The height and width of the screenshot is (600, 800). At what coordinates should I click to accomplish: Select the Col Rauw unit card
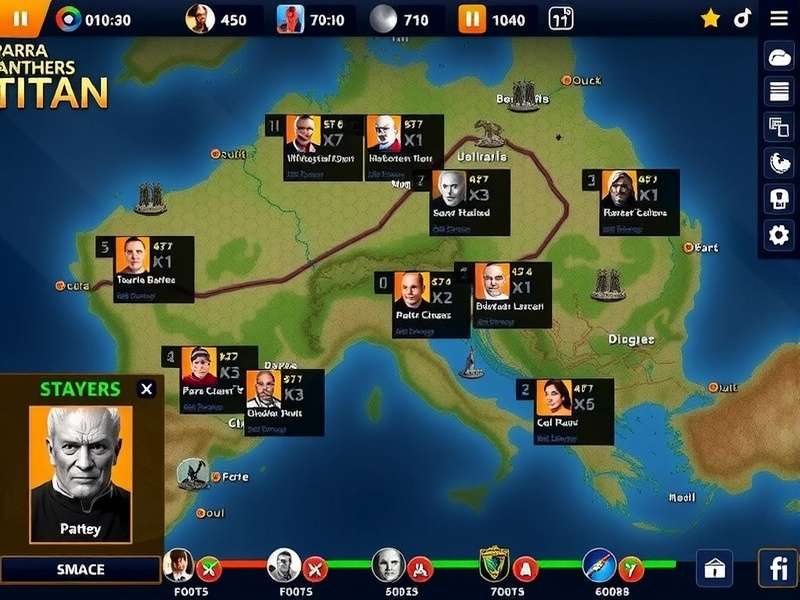pyautogui.click(x=564, y=411)
